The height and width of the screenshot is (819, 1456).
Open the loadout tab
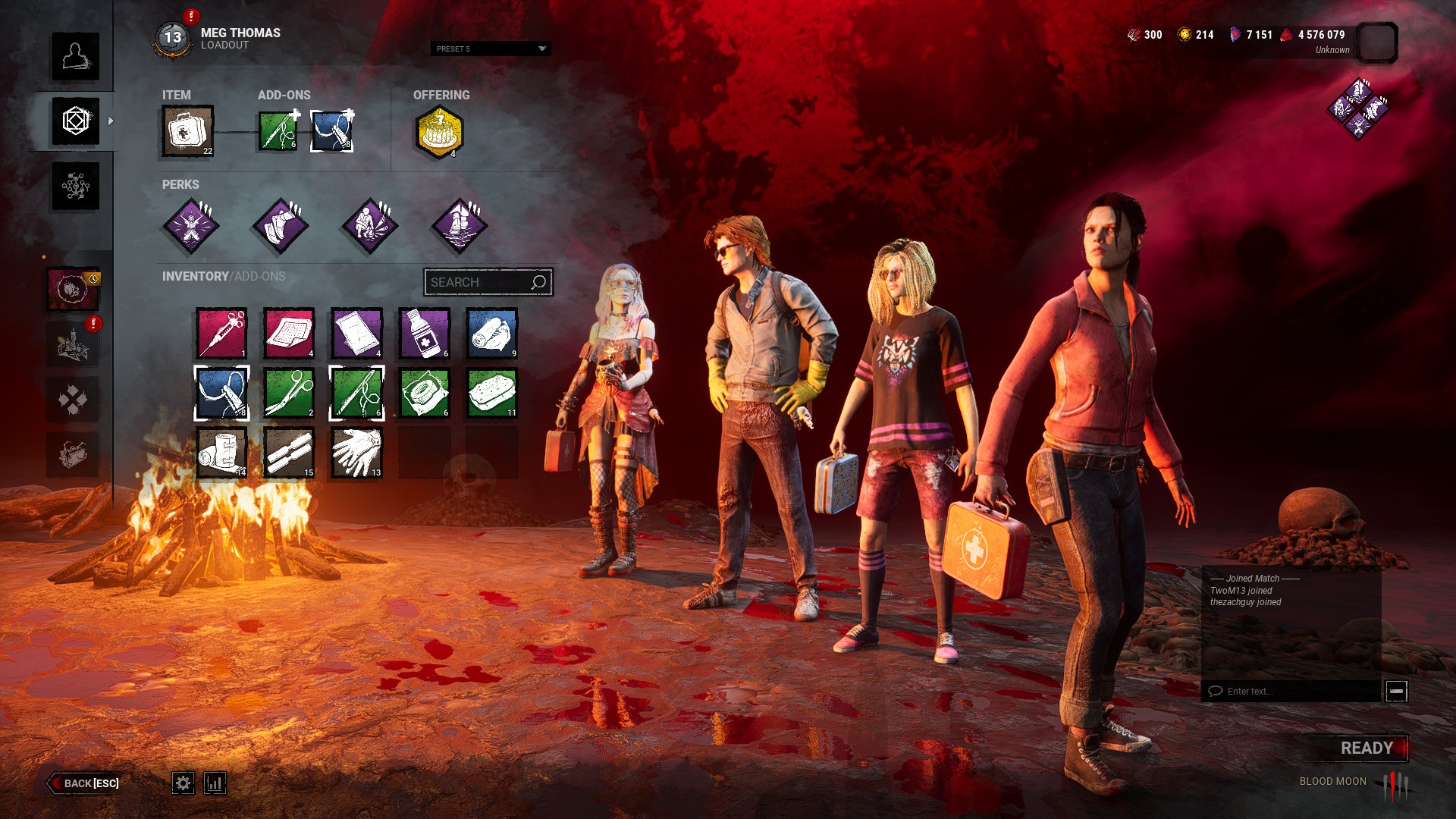[75, 121]
